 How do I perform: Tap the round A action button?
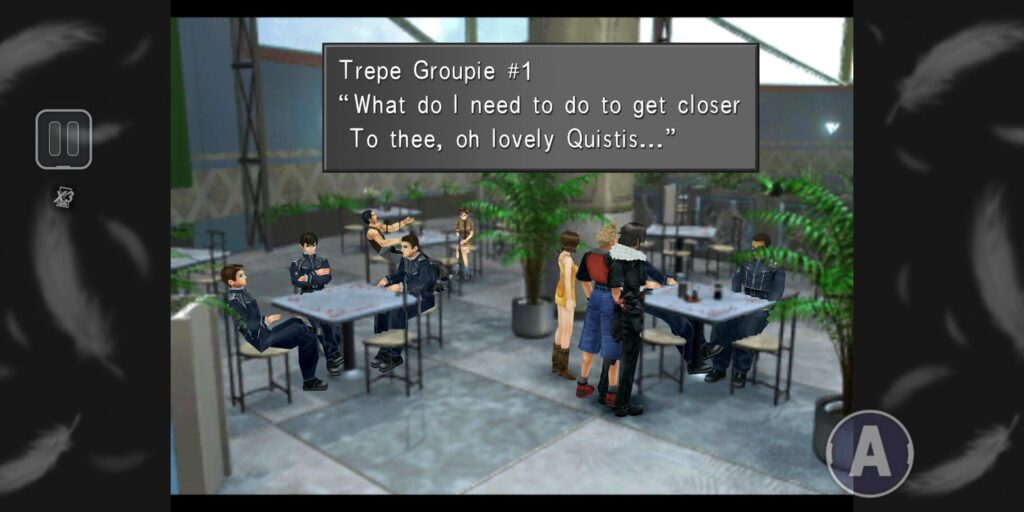[x=870, y=453]
